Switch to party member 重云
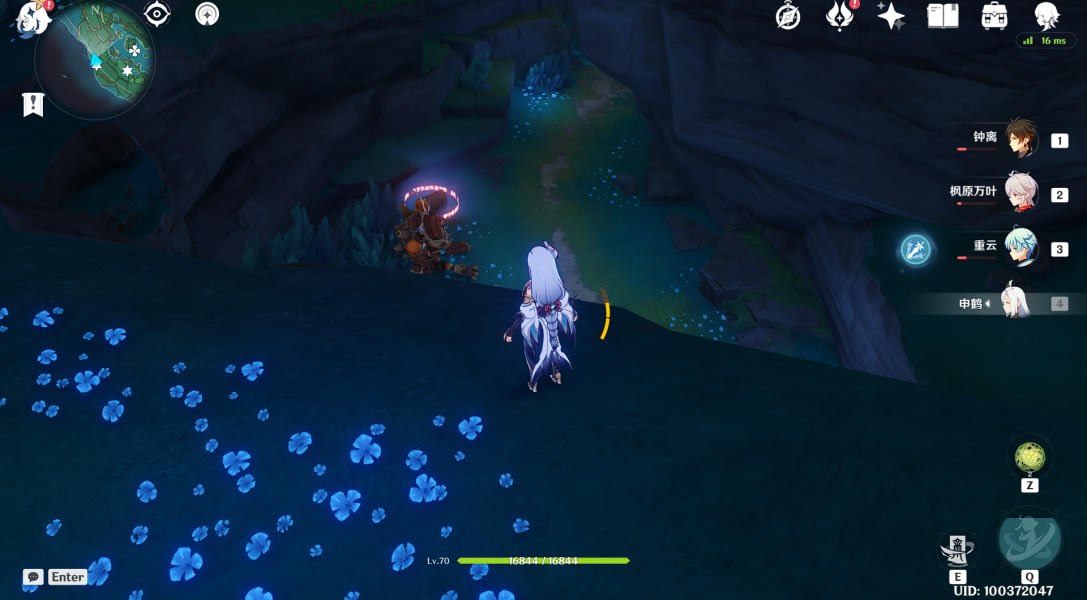Screen dimensions: 1087x600 [x=1020, y=248]
